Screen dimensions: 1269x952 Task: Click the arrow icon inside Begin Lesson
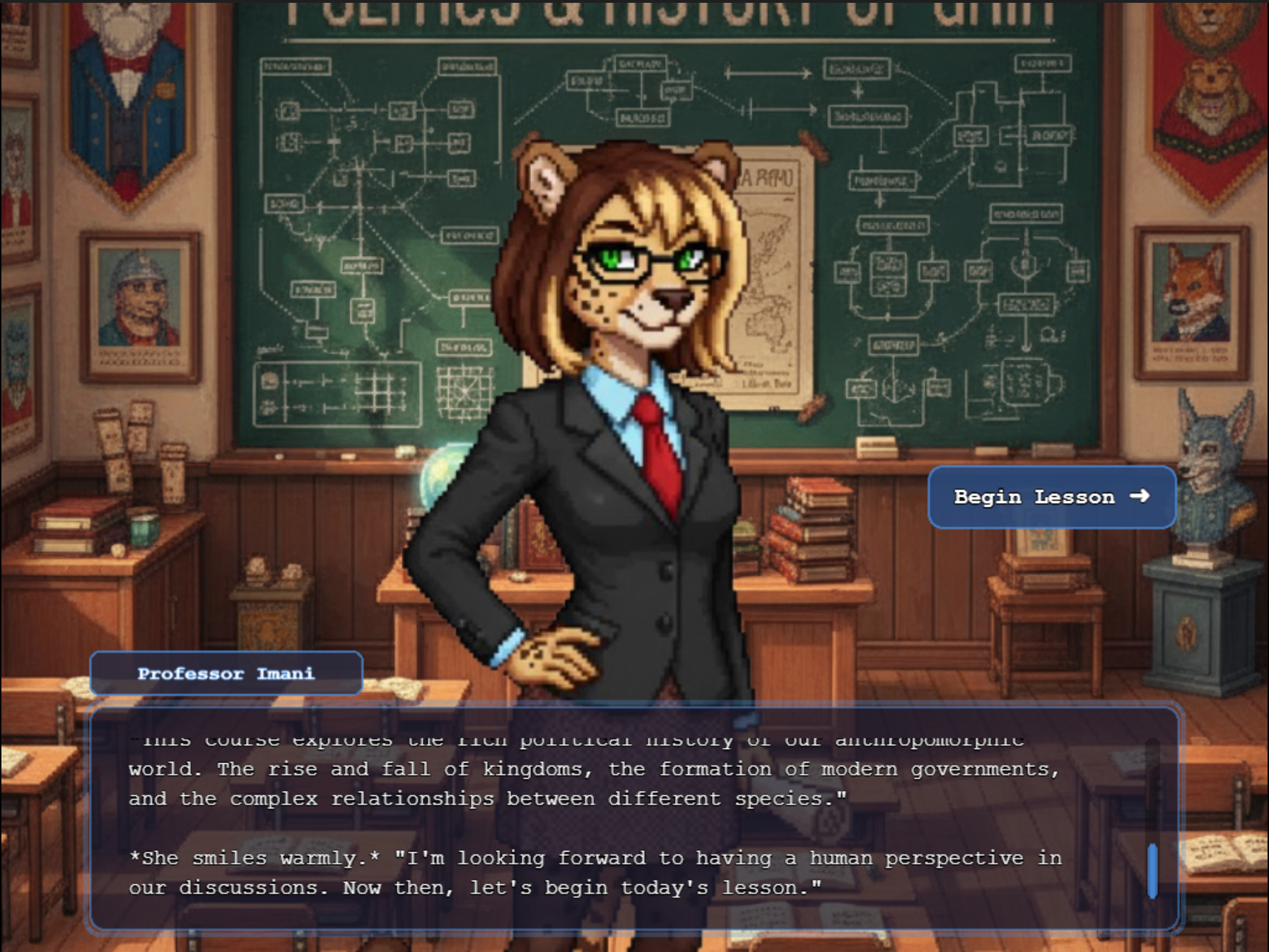click(1139, 497)
